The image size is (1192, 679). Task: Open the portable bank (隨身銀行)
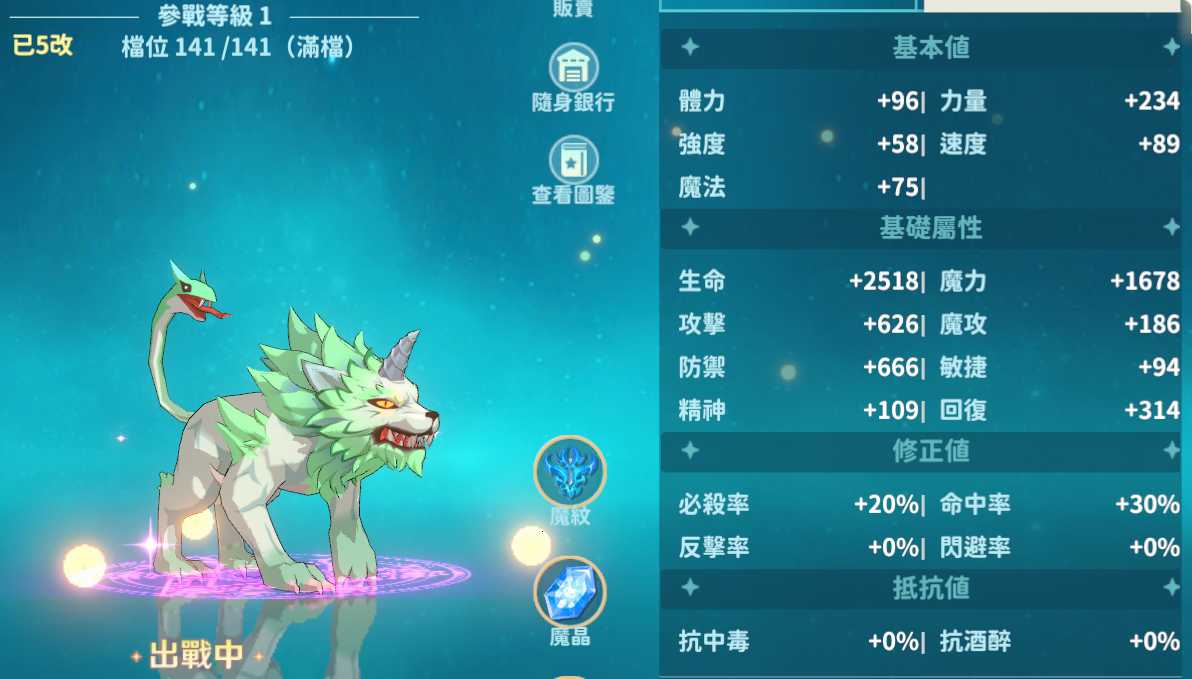(x=573, y=69)
